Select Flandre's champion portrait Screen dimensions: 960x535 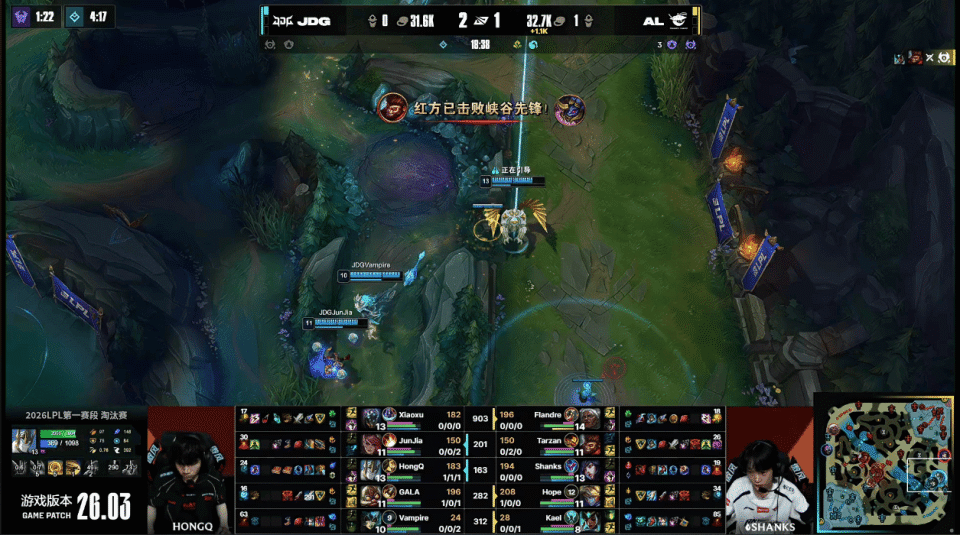572,415
